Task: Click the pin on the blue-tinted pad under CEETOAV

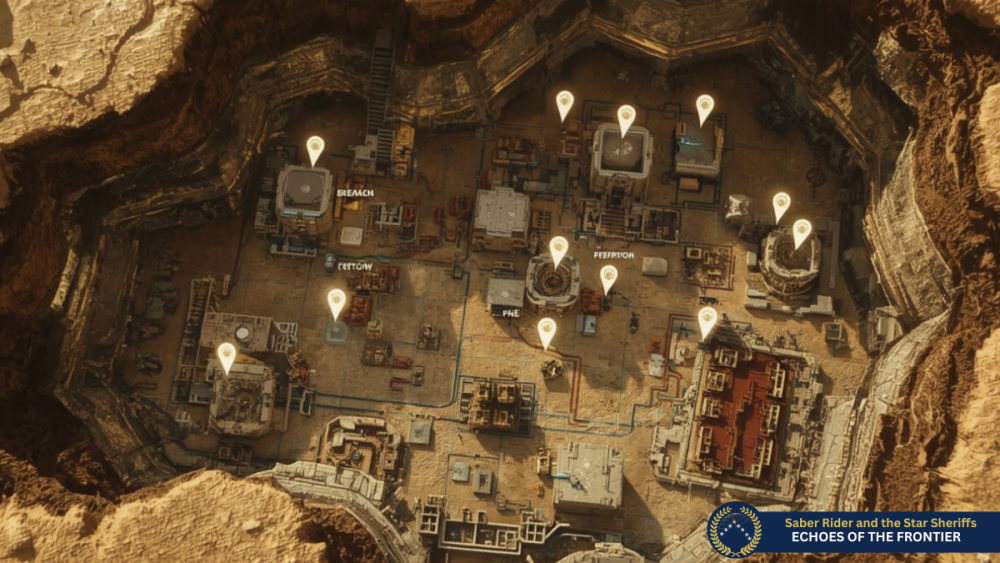Action: (x=337, y=303)
